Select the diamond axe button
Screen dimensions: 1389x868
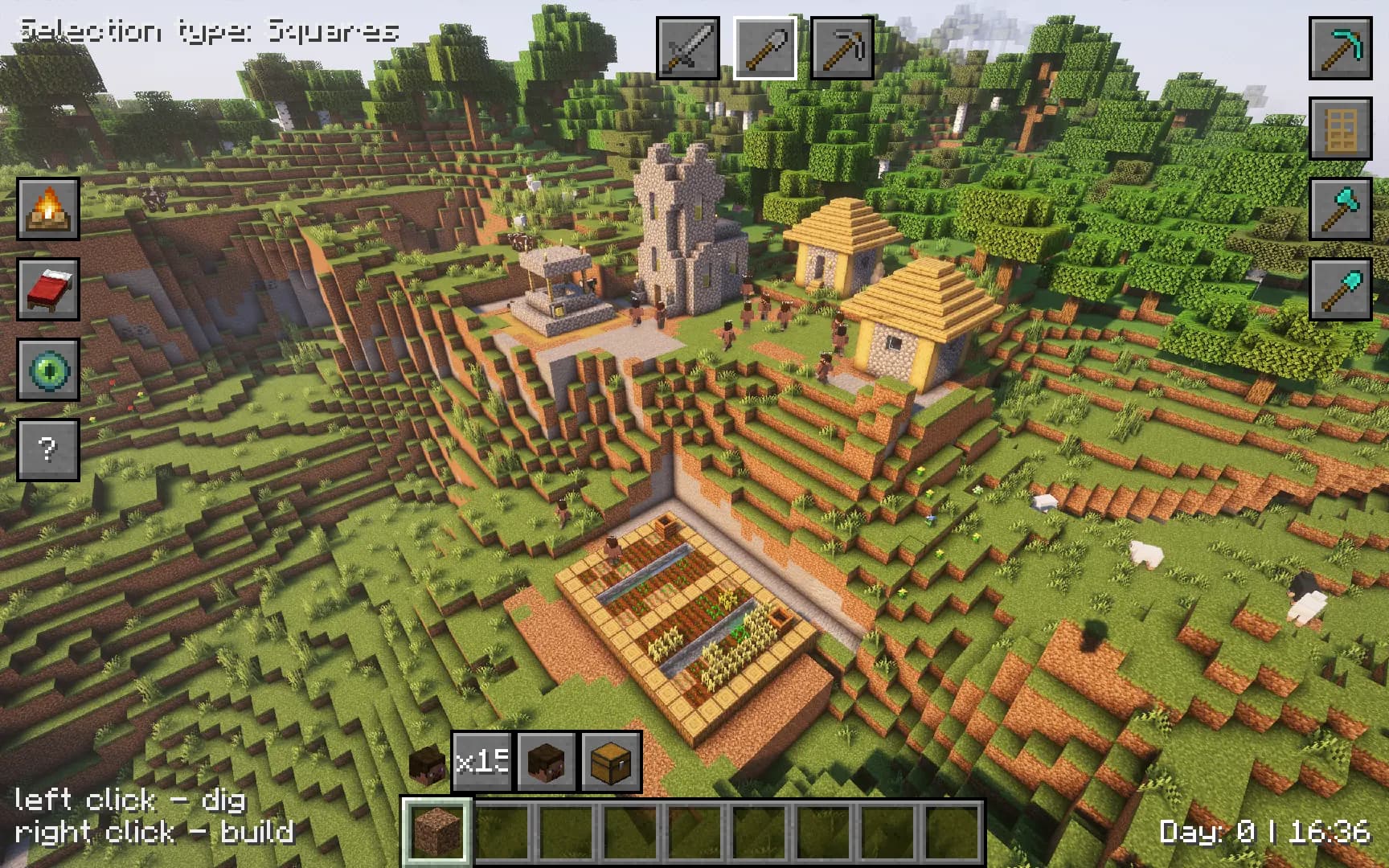(x=1340, y=209)
